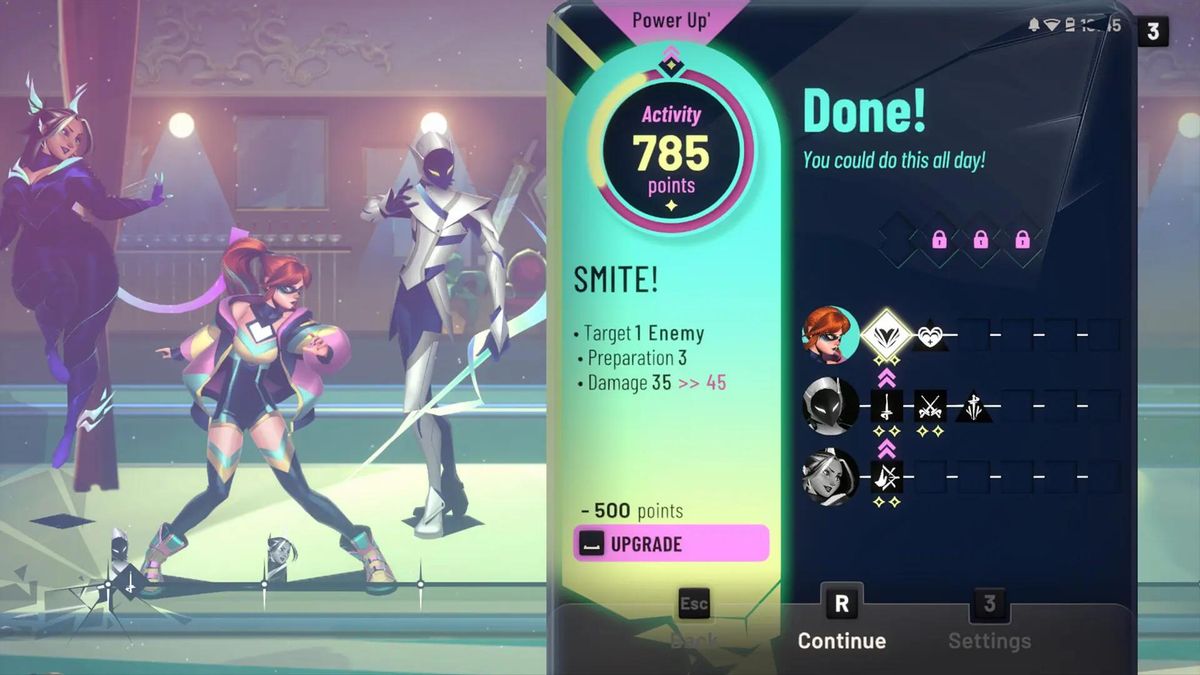Select the masked knight's portrait
1200x675 pixels.
click(831, 405)
